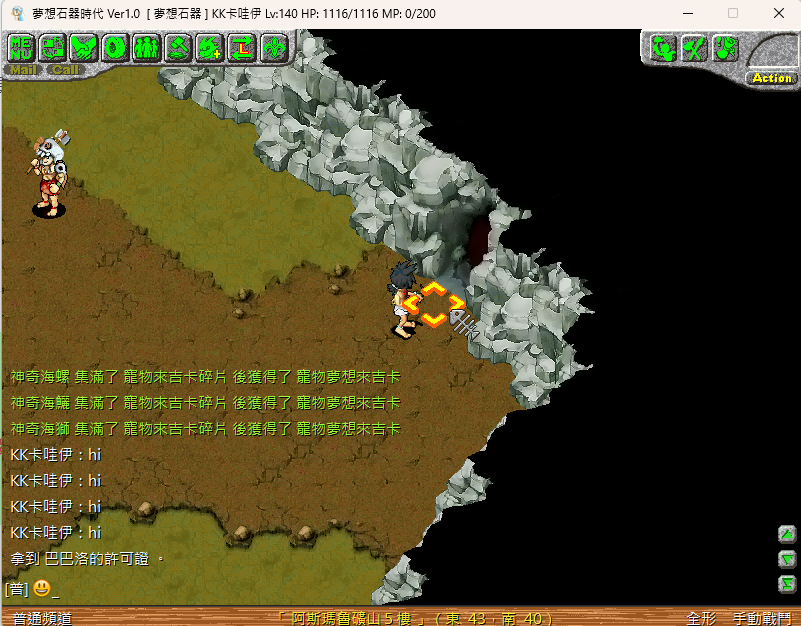Select the hammer icon in top toolbar
The width and height of the screenshot is (801, 626).
(179, 47)
